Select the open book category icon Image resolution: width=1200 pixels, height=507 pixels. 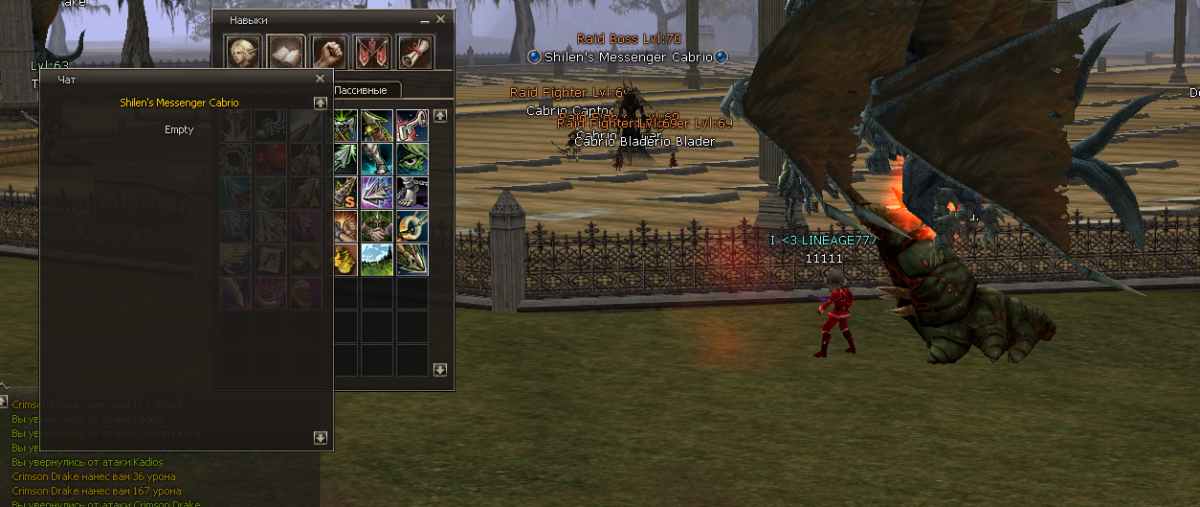(x=285, y=52)
